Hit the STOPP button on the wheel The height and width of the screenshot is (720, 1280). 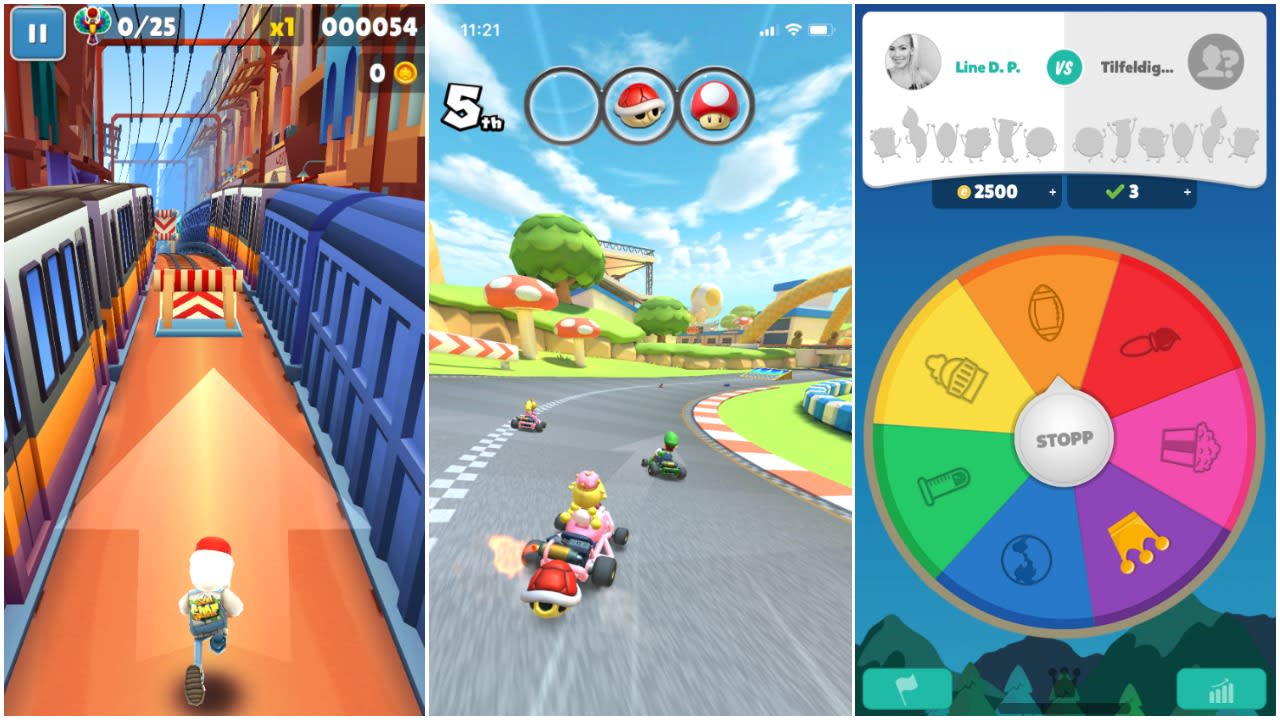pos(1063,439)
